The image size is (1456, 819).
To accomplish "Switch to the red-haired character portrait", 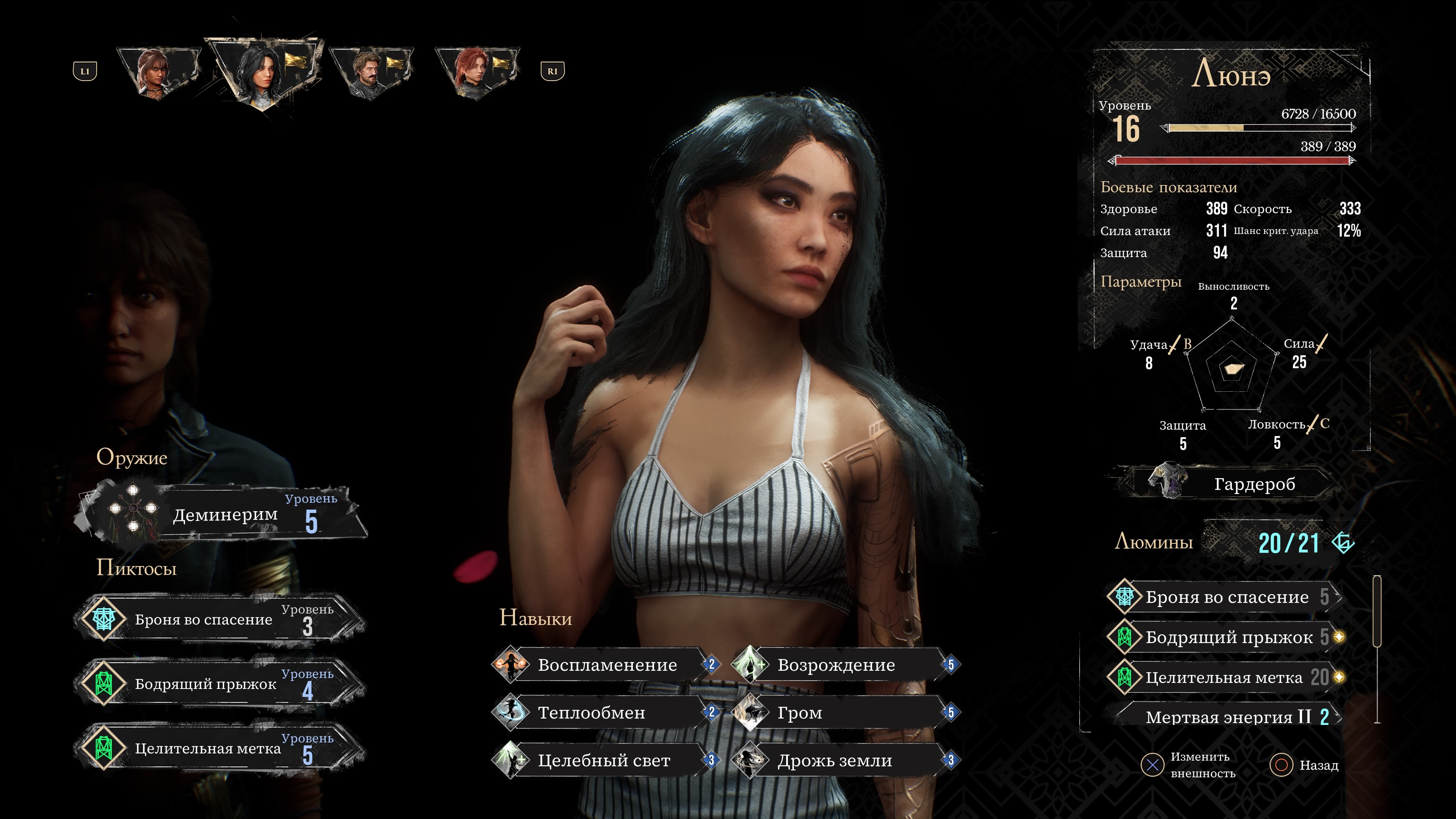I will click(478, 72).
